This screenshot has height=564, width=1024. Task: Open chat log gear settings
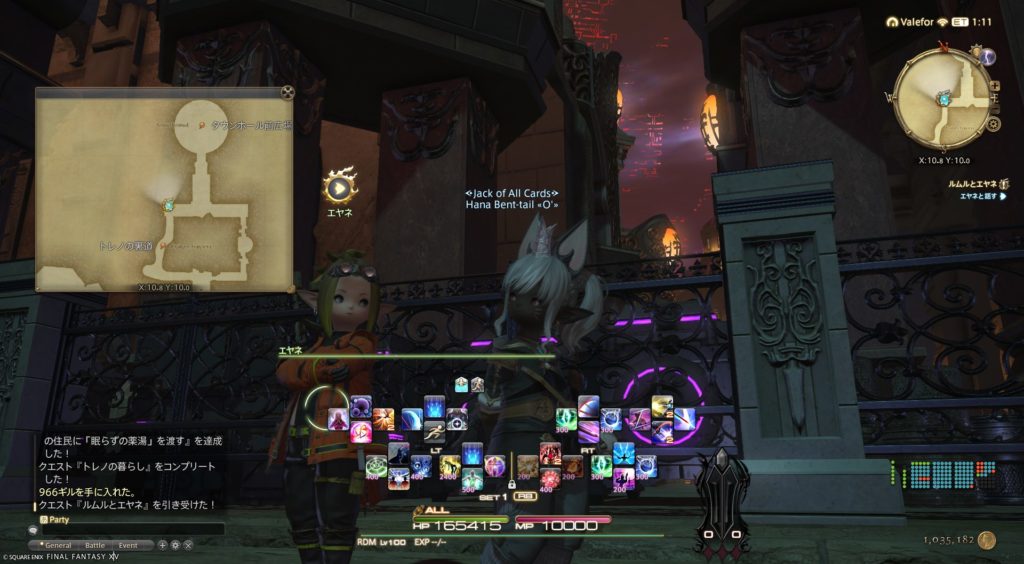click(175, 545)
